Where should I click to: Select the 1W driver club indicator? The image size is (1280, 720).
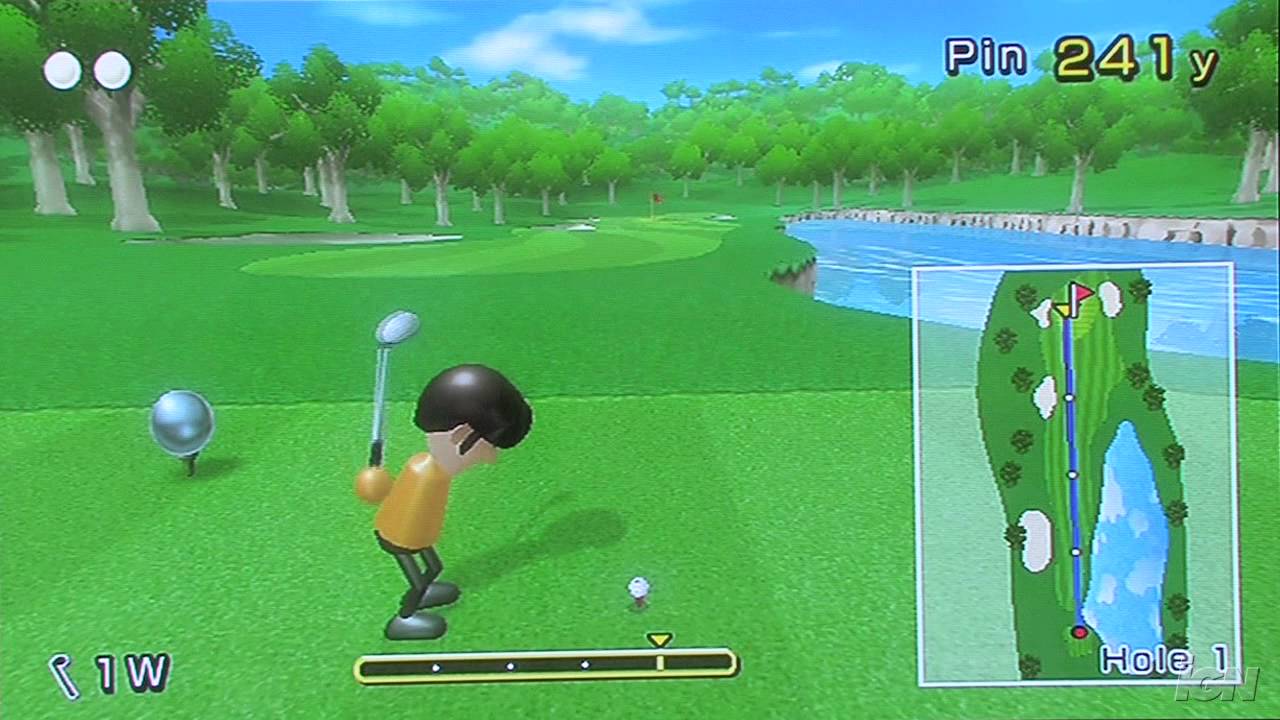111,673
